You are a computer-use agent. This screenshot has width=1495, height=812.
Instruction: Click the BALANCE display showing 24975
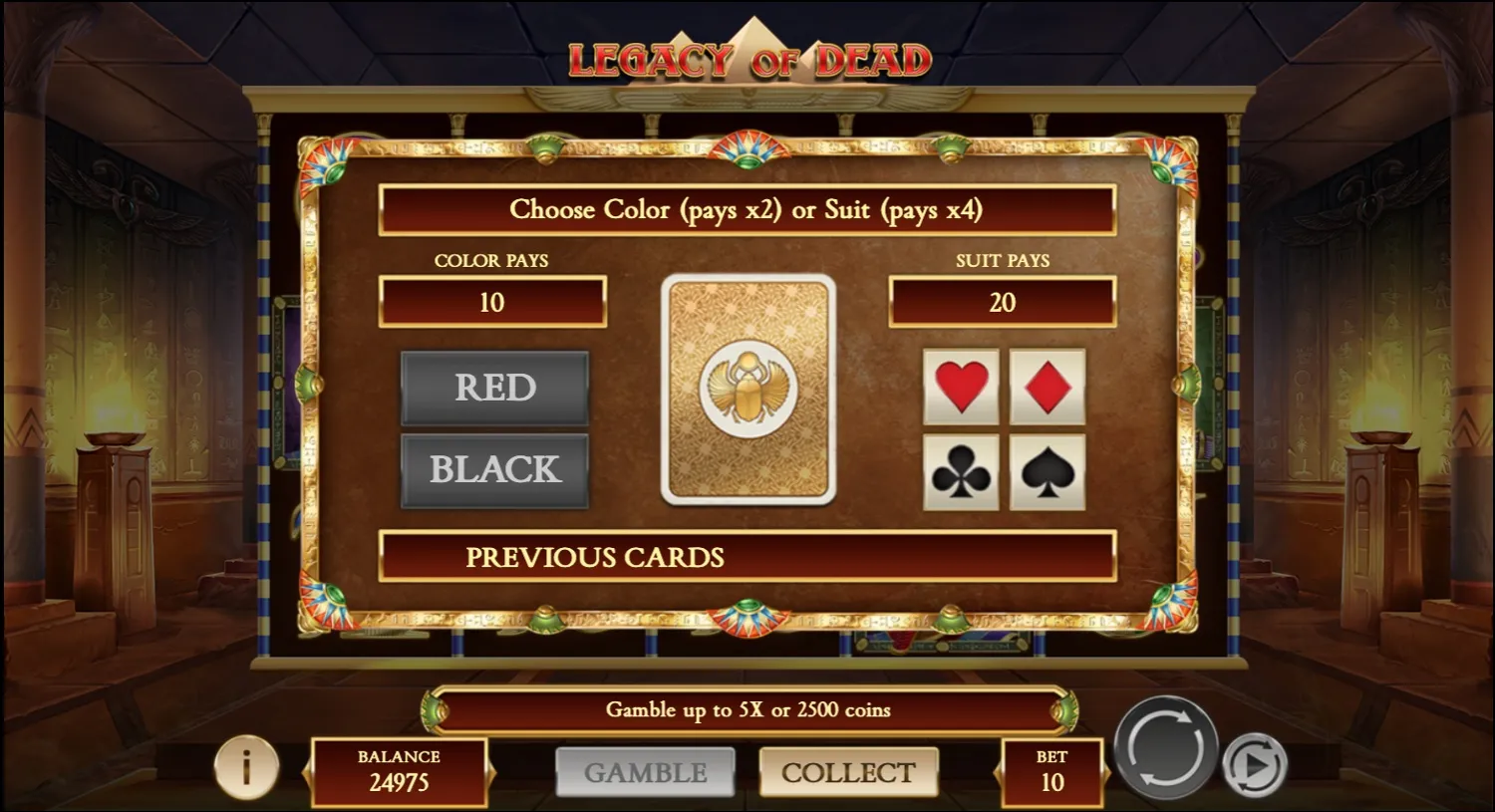398,772
